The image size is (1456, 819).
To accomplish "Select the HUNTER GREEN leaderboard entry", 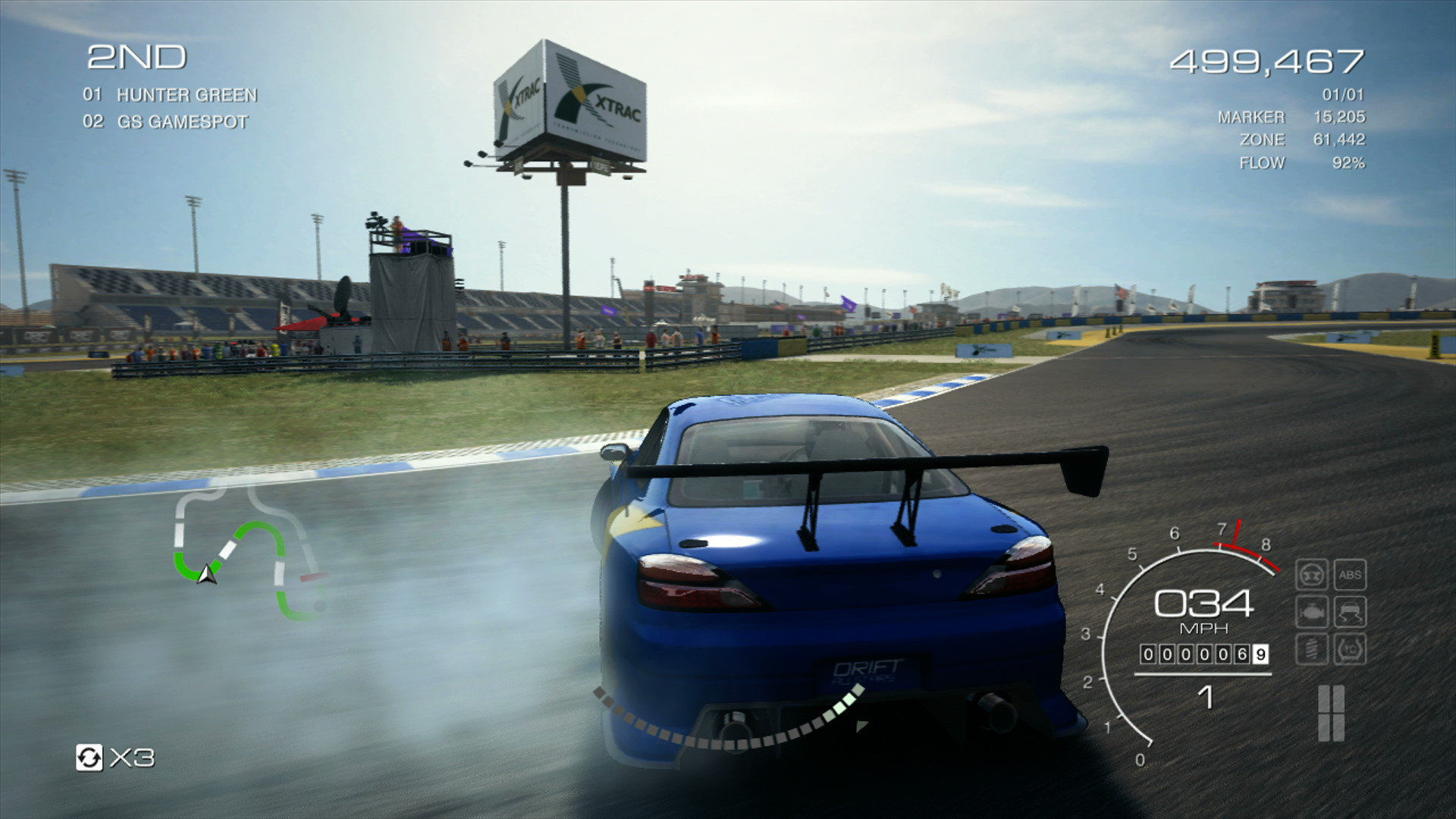I will (169, 96).
